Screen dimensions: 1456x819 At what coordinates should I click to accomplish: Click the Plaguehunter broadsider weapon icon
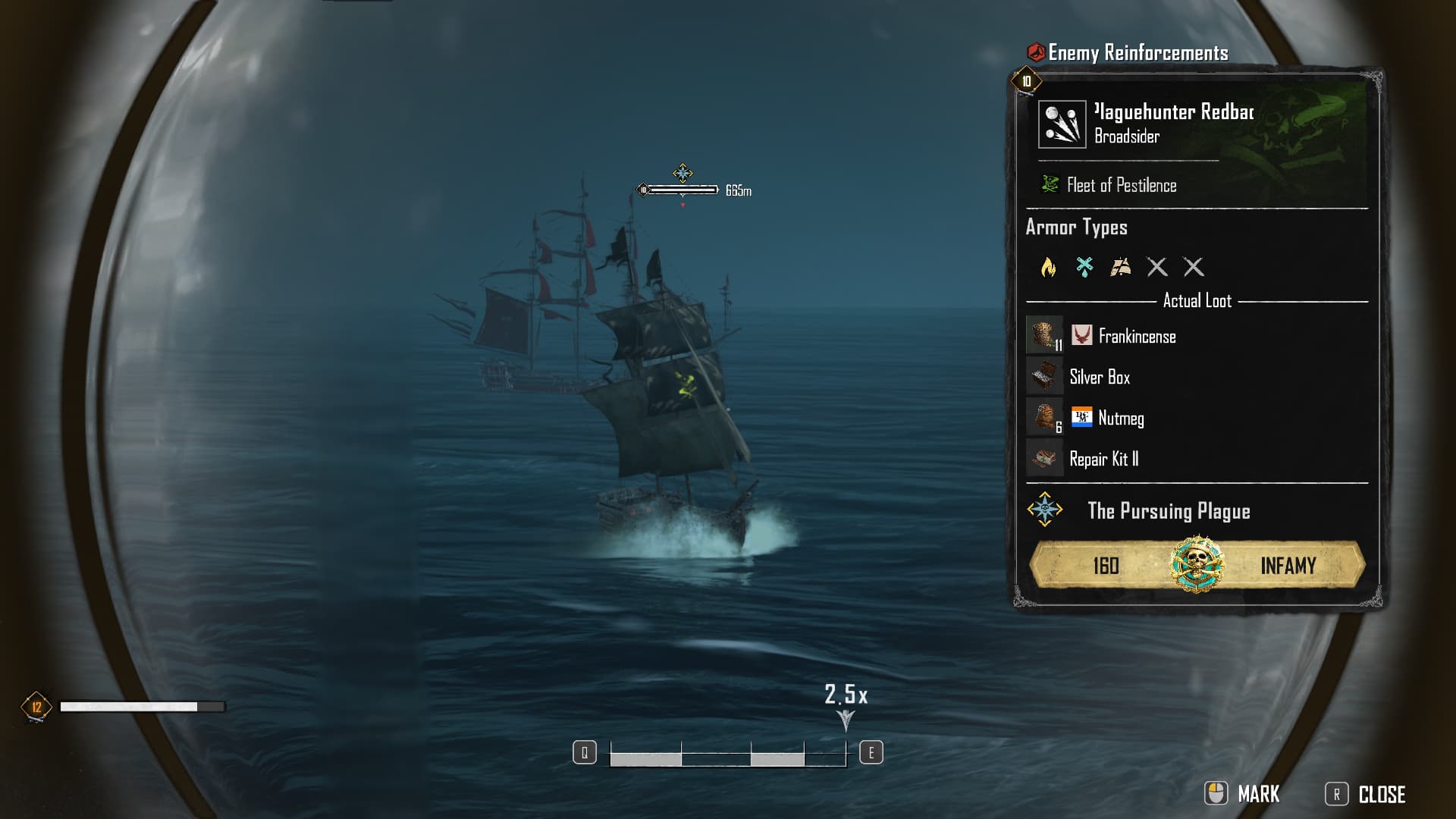(x=1062, y=124)
